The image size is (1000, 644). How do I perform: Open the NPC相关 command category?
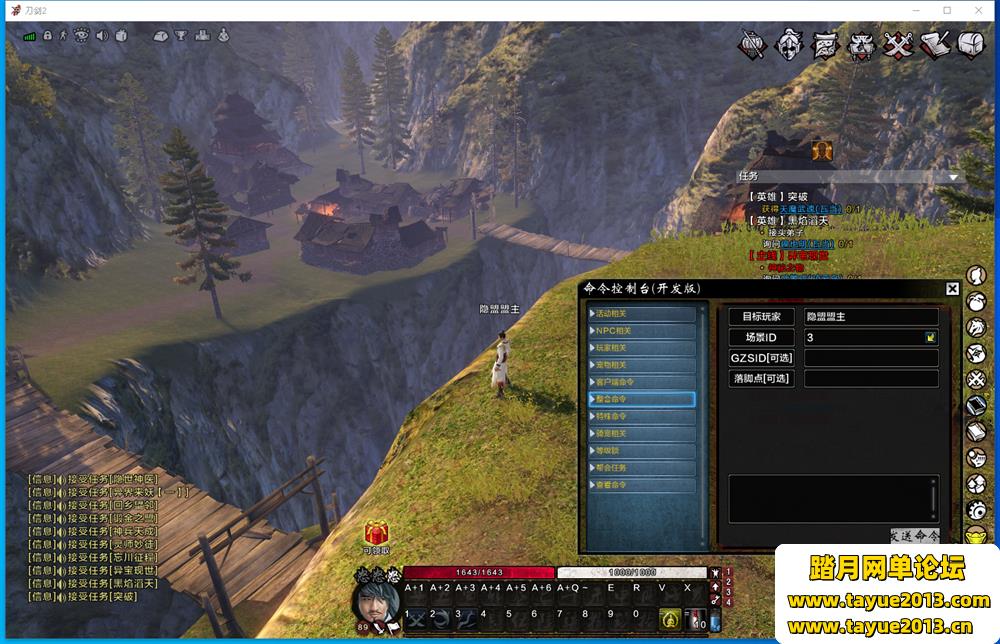click(x=641, y=331)
